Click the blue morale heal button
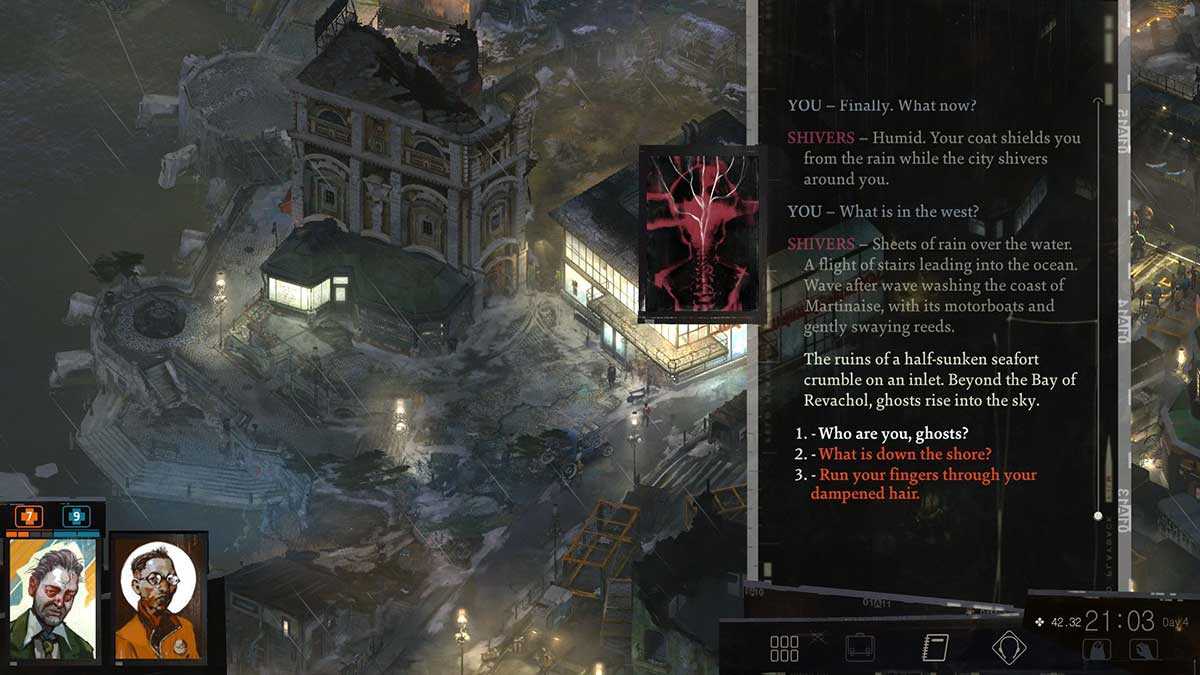Screen dimensions: 1200x675 pos(76,516)
